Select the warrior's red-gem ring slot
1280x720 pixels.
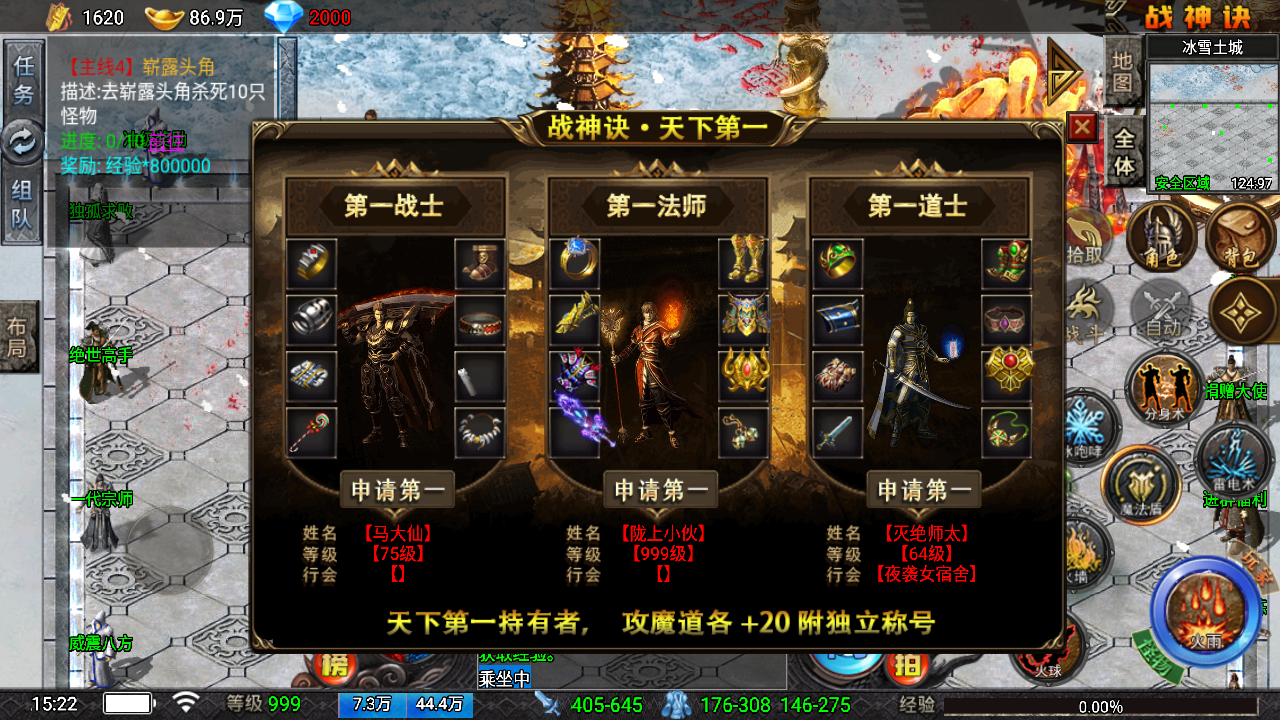[311, 261]
